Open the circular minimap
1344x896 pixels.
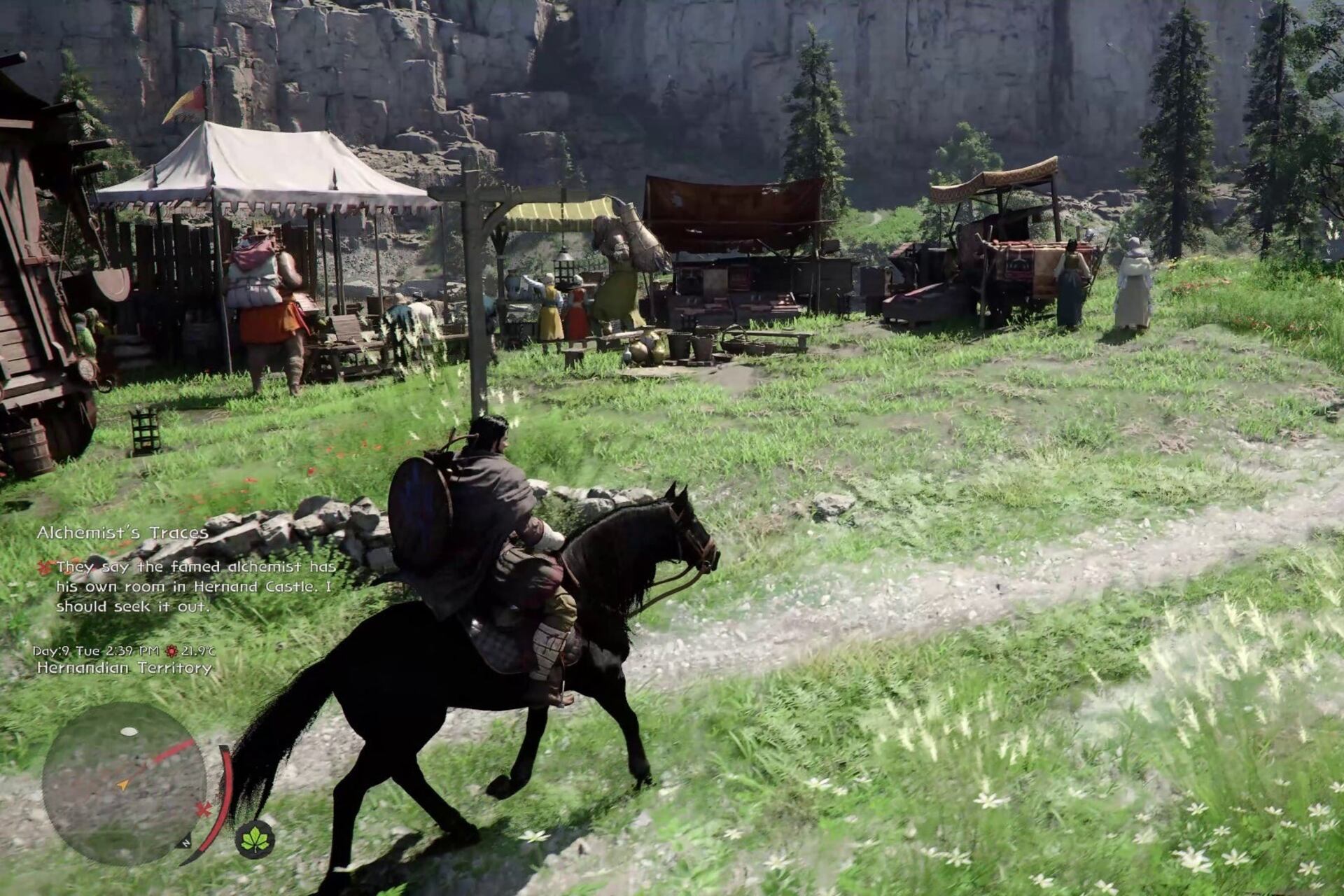tap(124, 783)
